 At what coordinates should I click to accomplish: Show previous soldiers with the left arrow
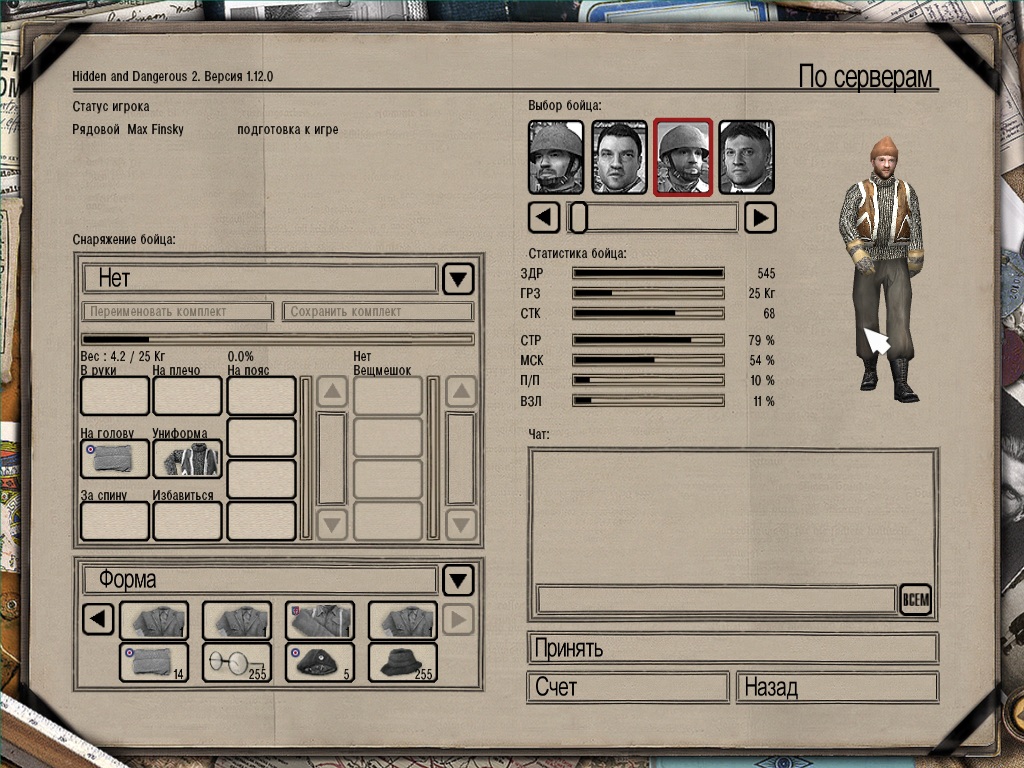pyautogui.click(x=544, y=217)
